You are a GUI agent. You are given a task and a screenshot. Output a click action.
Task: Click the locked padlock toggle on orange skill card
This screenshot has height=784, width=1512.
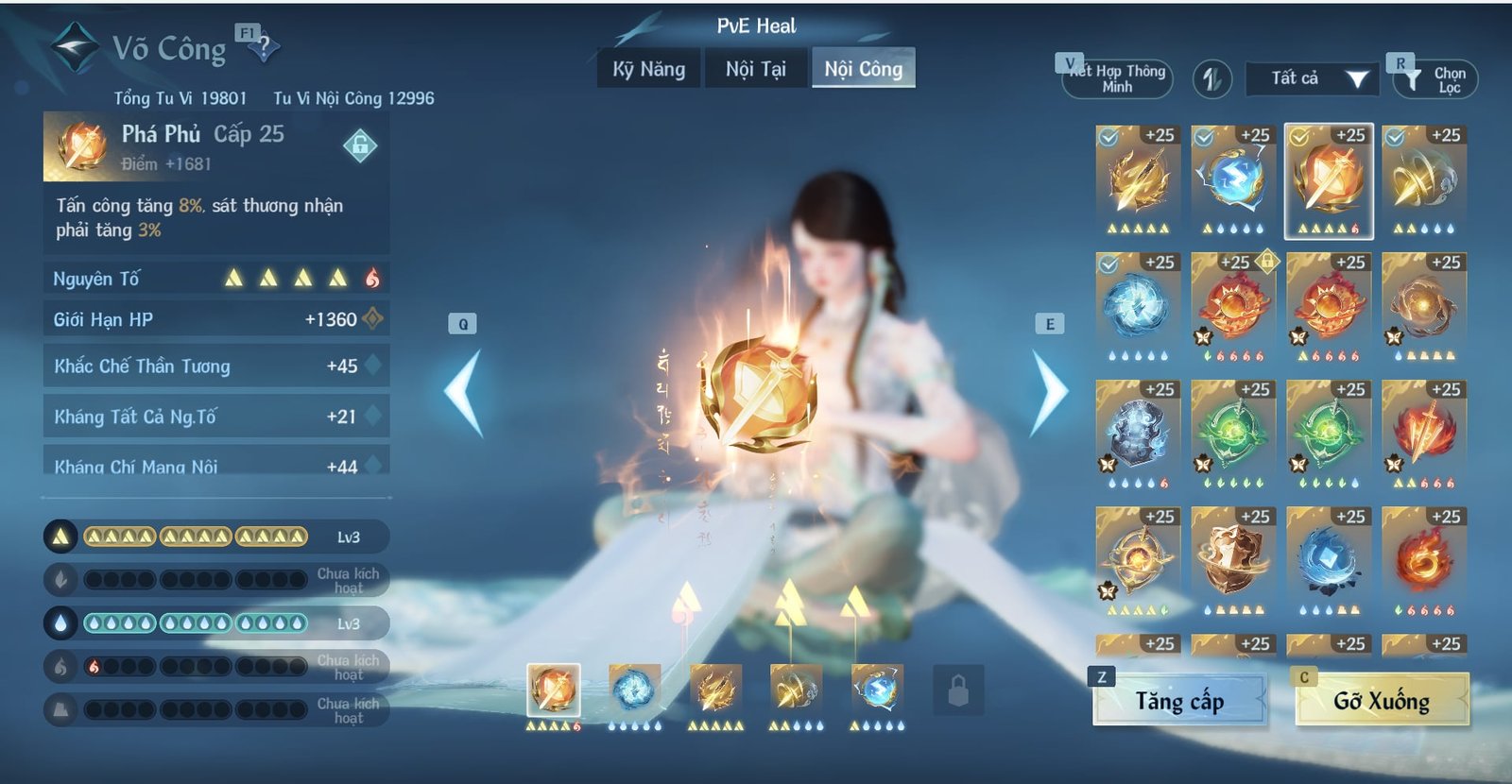[x=1267, y=263]
